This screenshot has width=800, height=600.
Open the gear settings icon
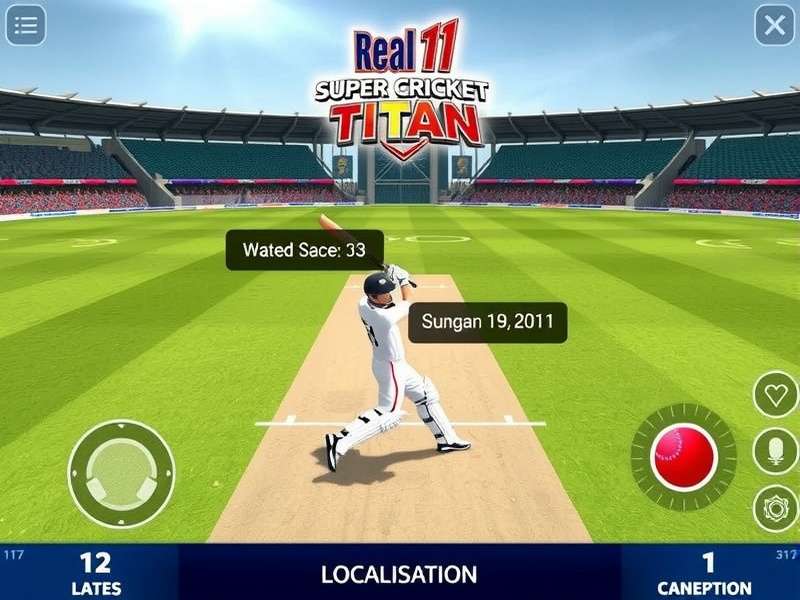click(775, 508)
